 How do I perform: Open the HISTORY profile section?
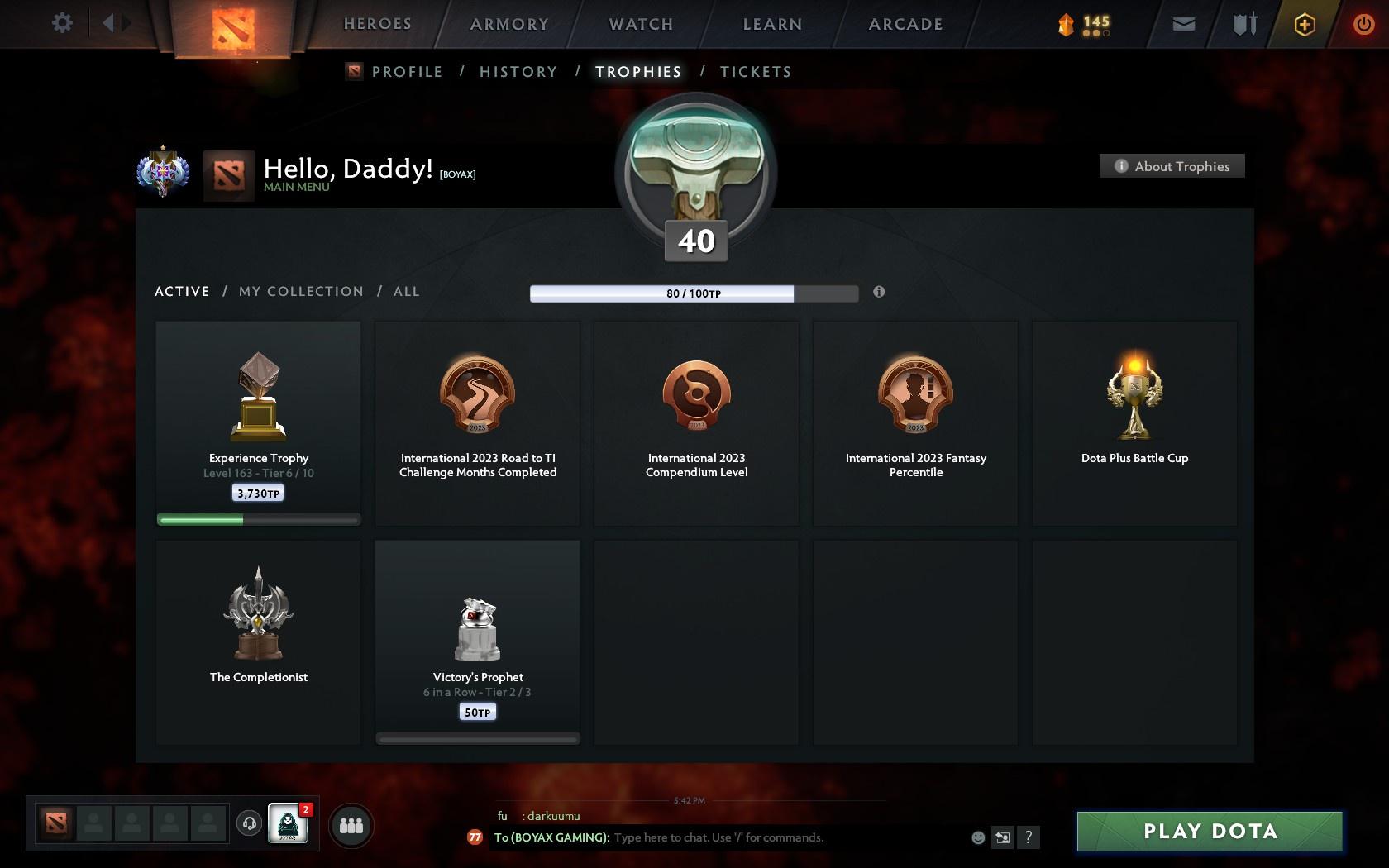click(x=518, y=71)
